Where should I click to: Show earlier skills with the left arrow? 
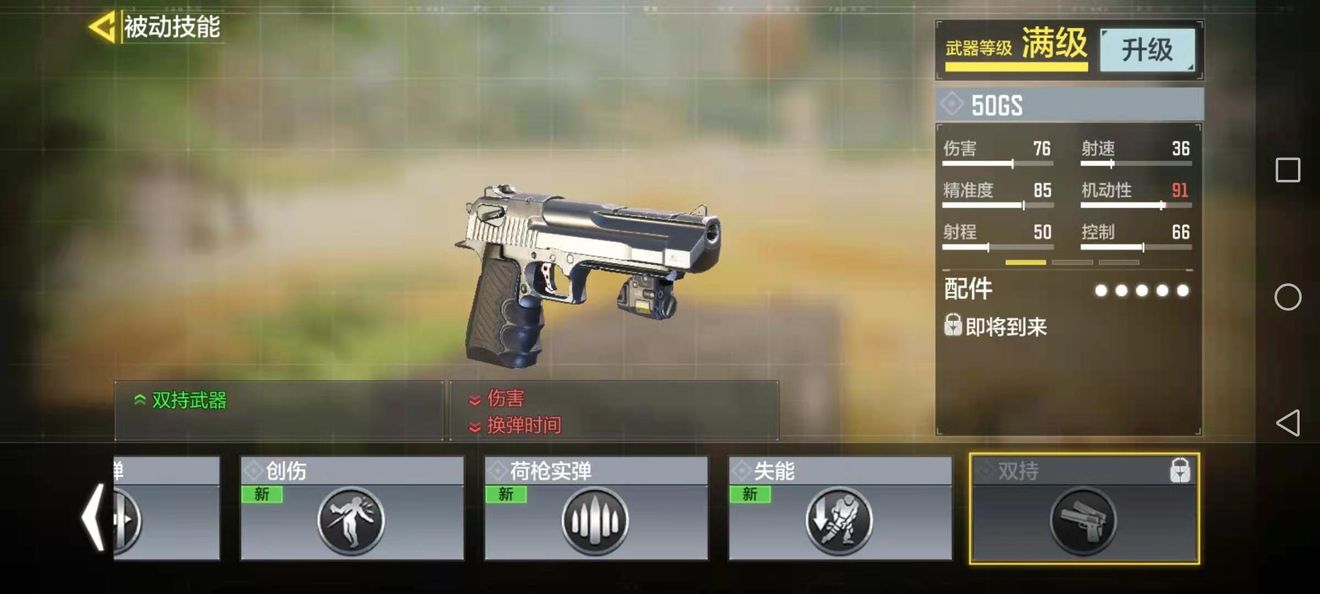[93, 517]
